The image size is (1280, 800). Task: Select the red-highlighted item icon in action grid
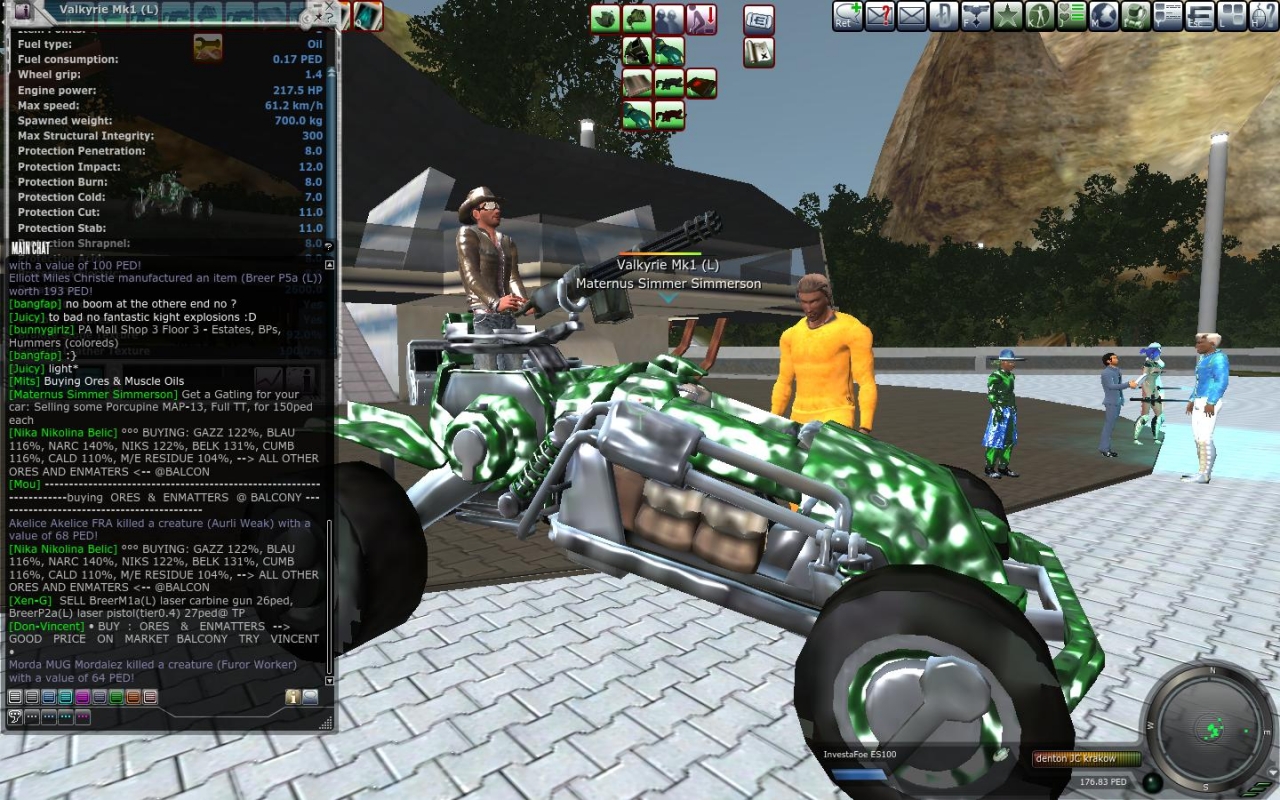click(x=701, y=82)
